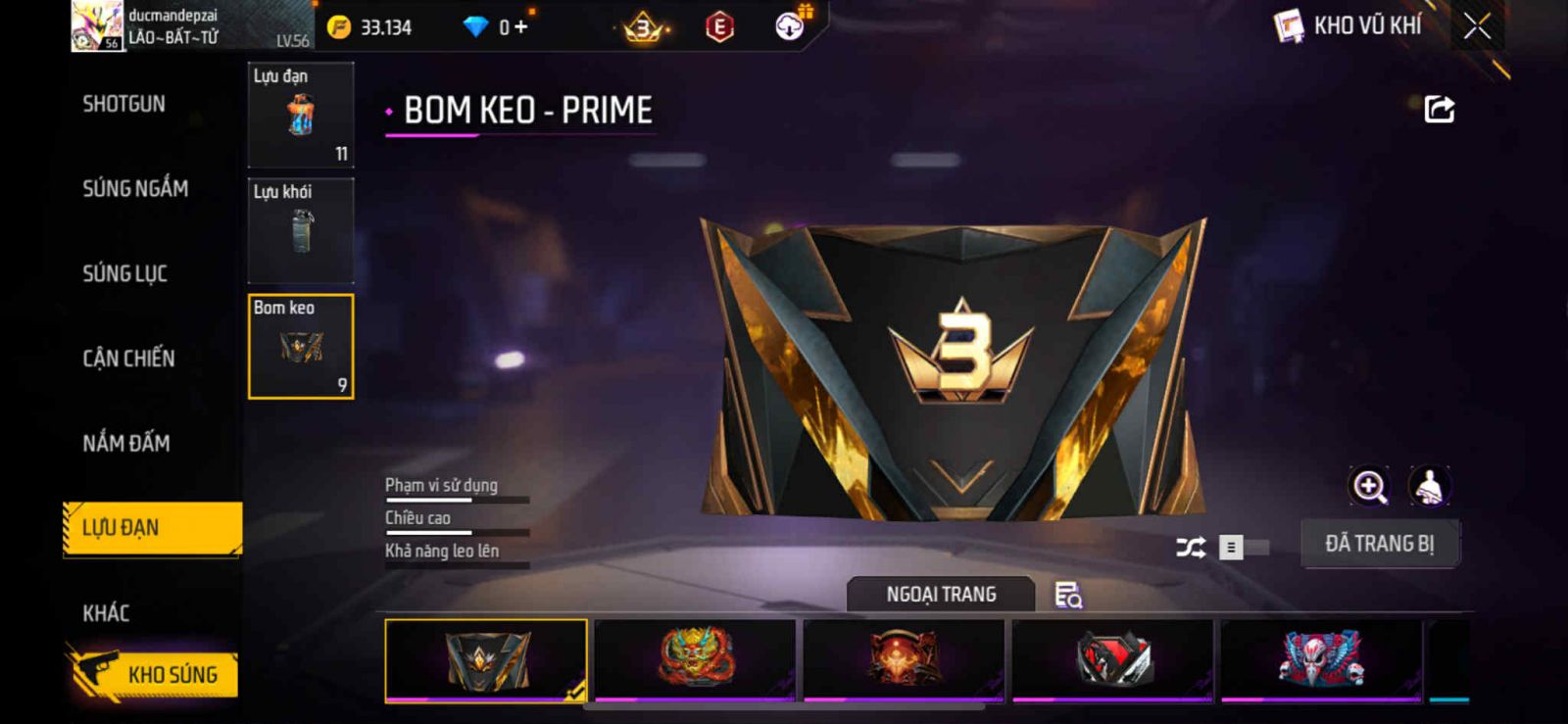Select the winged skull gloo wall skin
Screen dimensions: 1568x724
[x=1320, y=659]
